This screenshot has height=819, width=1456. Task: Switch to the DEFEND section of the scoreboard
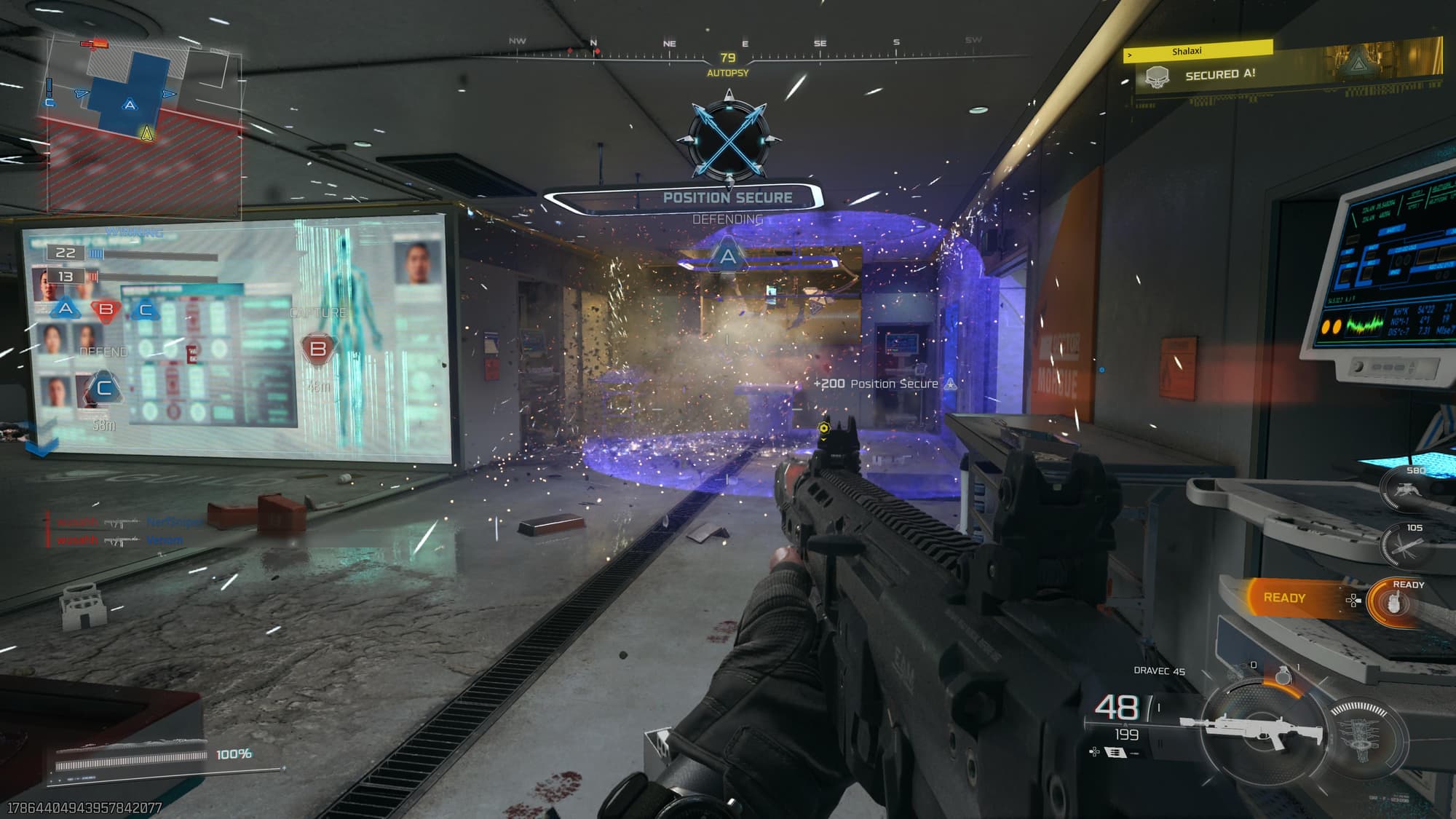pos(102,351)
